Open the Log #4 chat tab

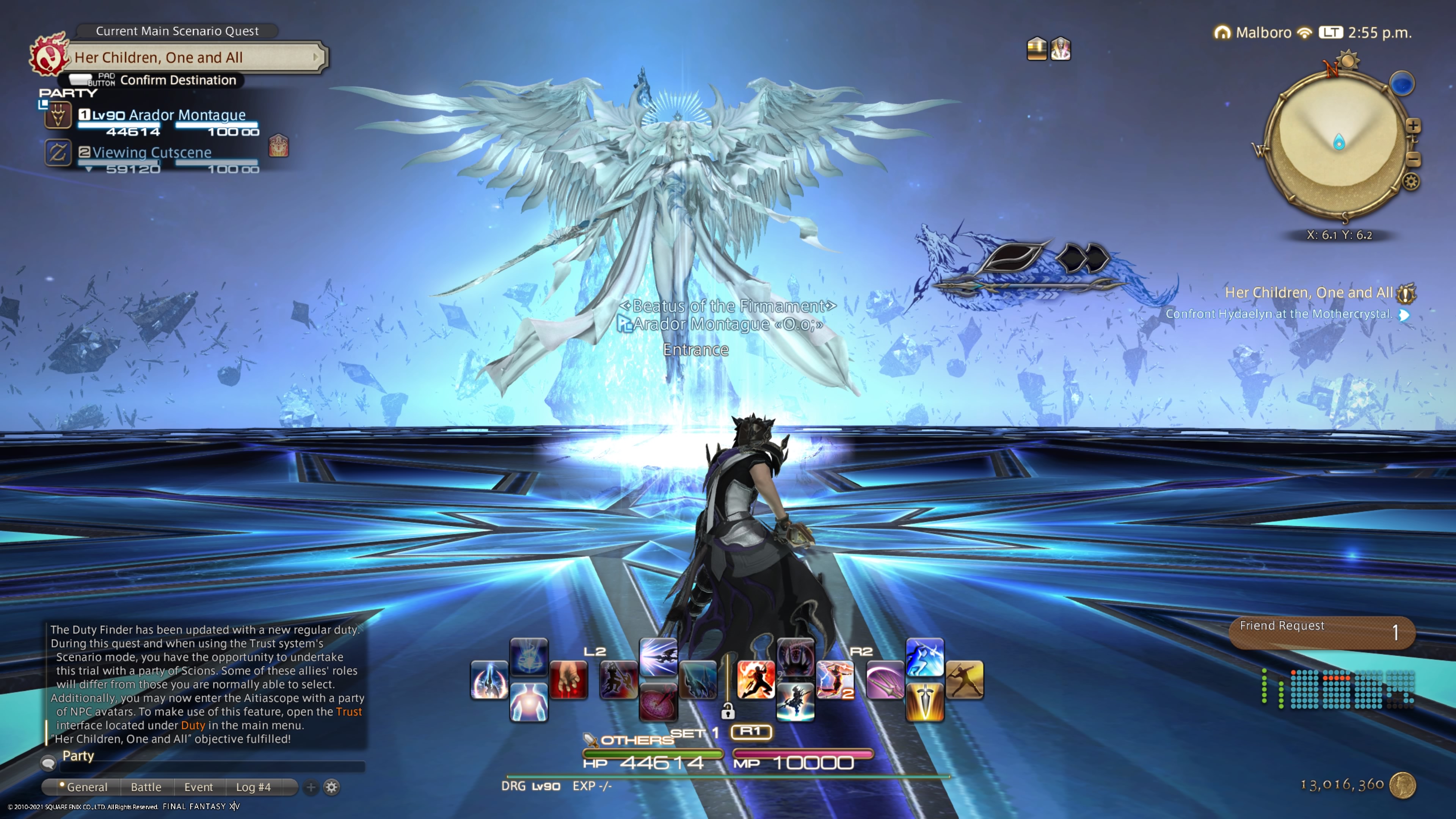pos(253,787)
